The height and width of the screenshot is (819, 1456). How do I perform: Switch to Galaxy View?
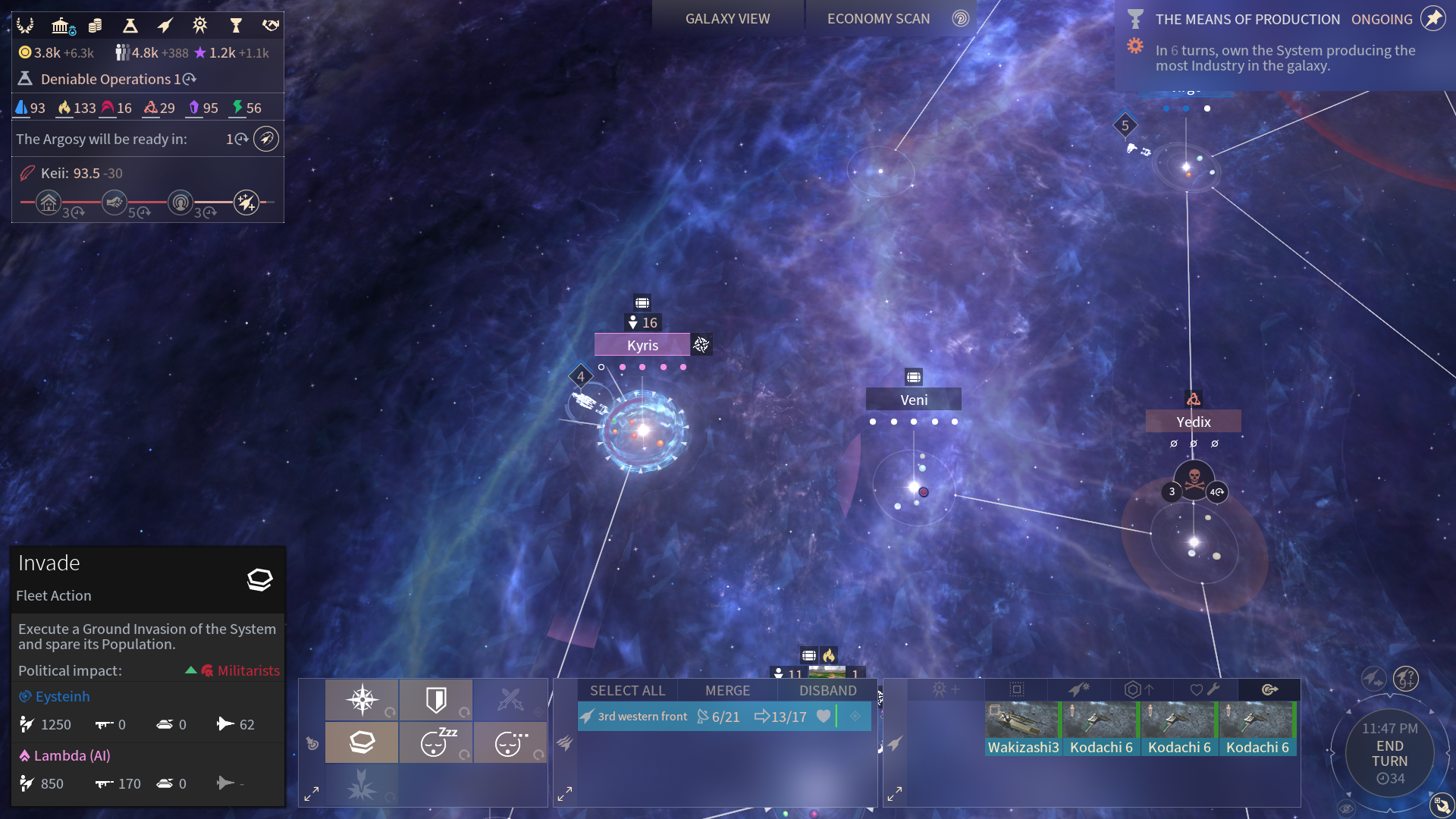(x=727, y=19)
